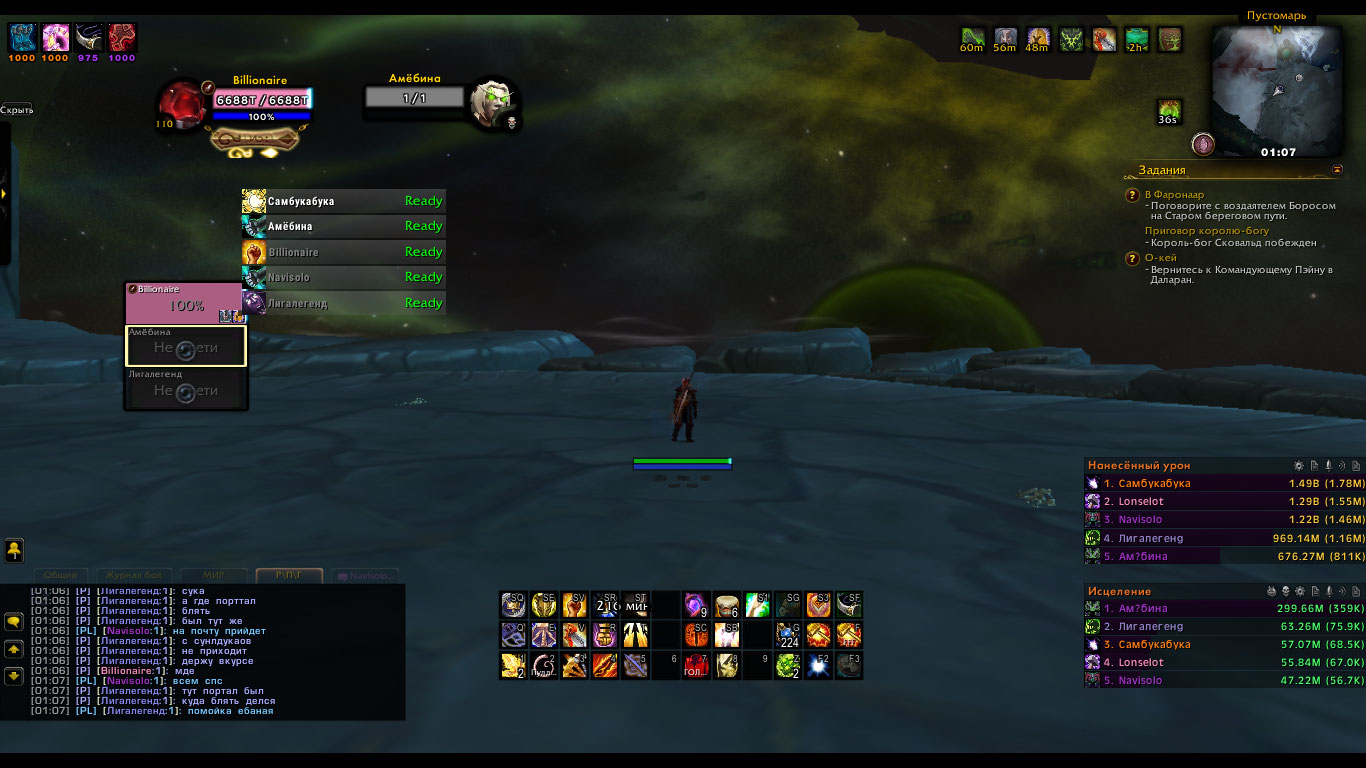Click the chat scroll-up arrow button
The image size is (1366, 768).
(x=14, y=649)
